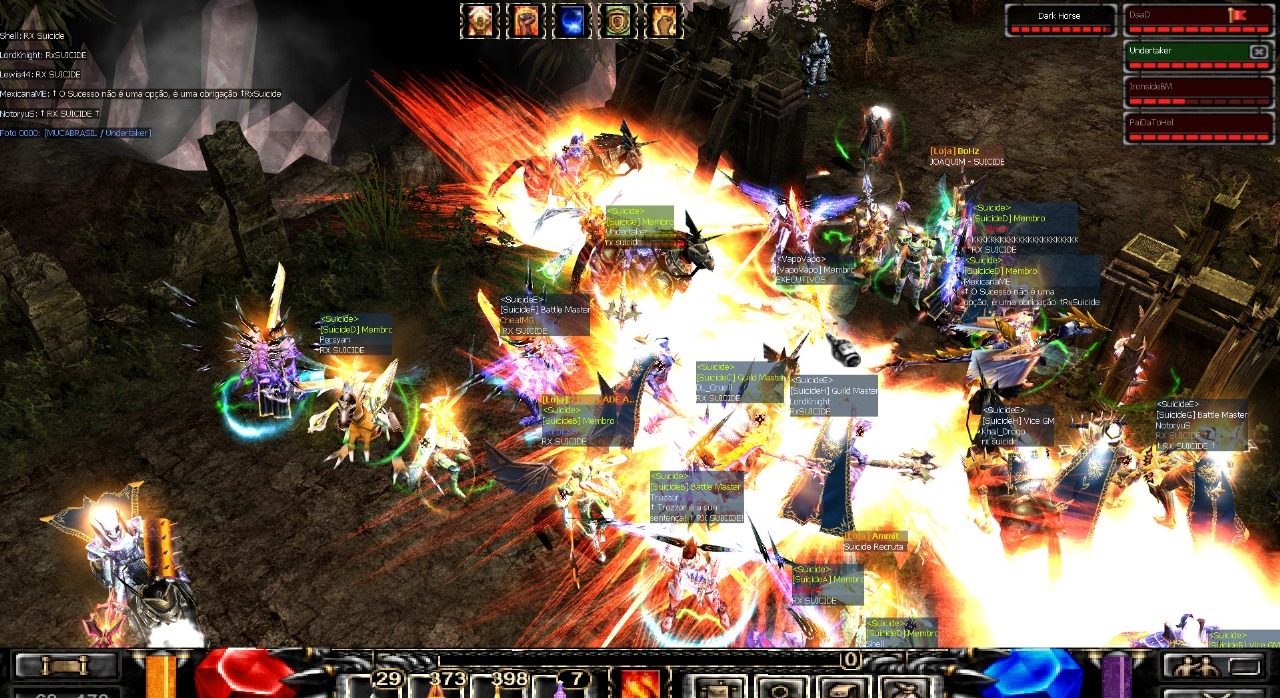
Task: Select the fiery active skill slot
Action: tap(640, 684)
